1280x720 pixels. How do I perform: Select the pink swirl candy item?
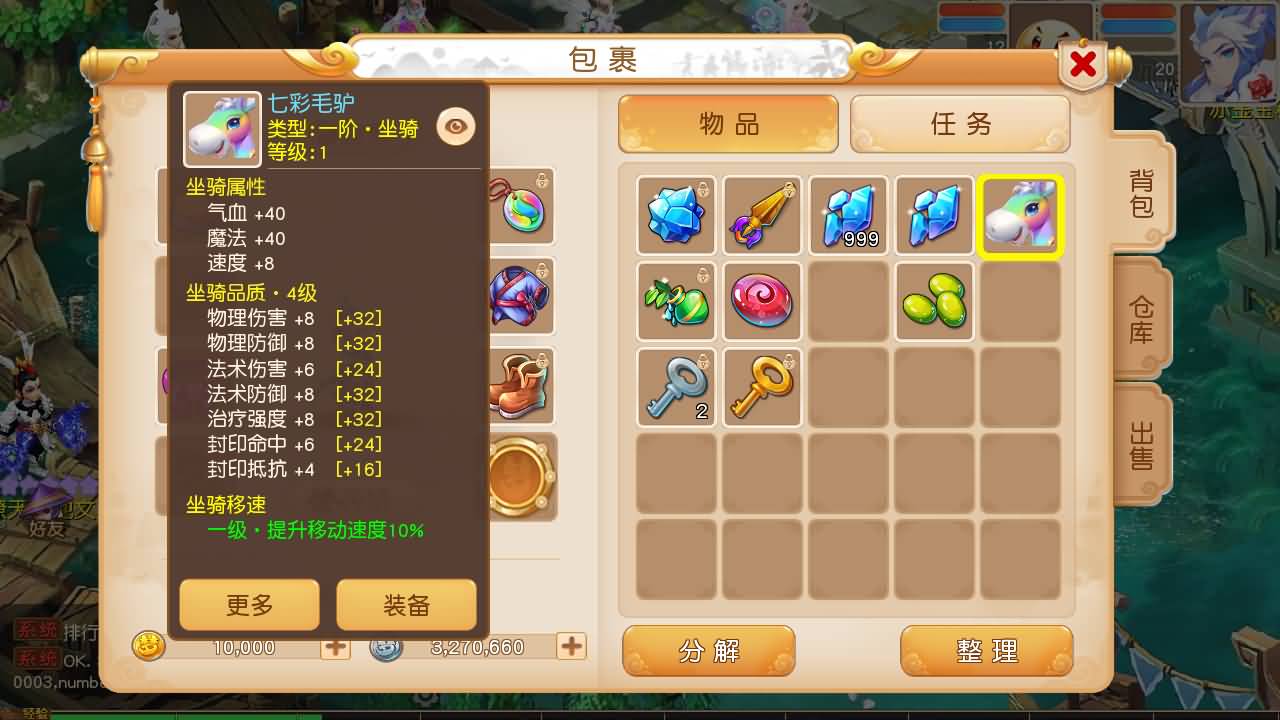(762, 301)
